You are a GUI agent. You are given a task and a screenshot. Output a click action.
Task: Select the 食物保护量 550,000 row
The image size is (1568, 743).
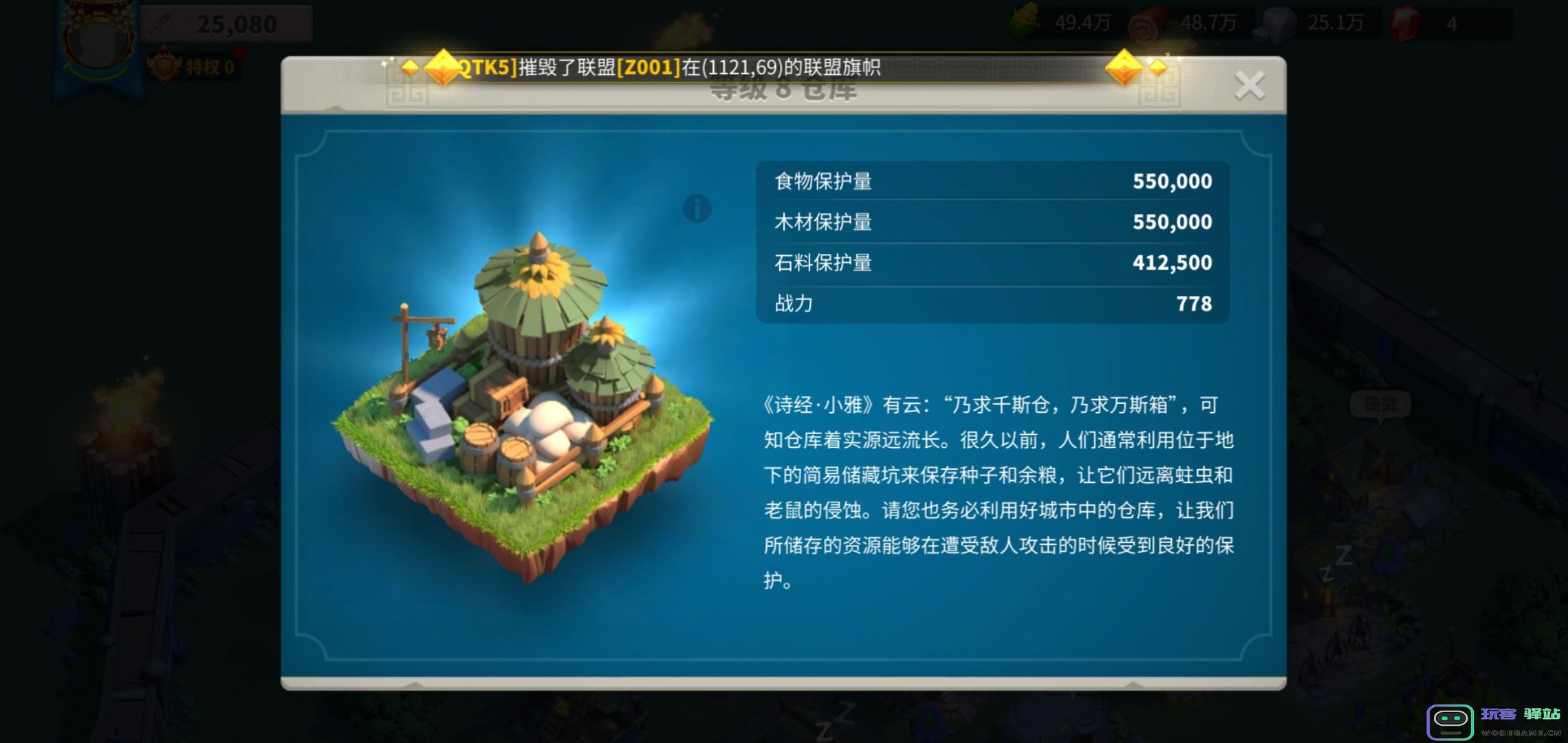pos(990,181)
